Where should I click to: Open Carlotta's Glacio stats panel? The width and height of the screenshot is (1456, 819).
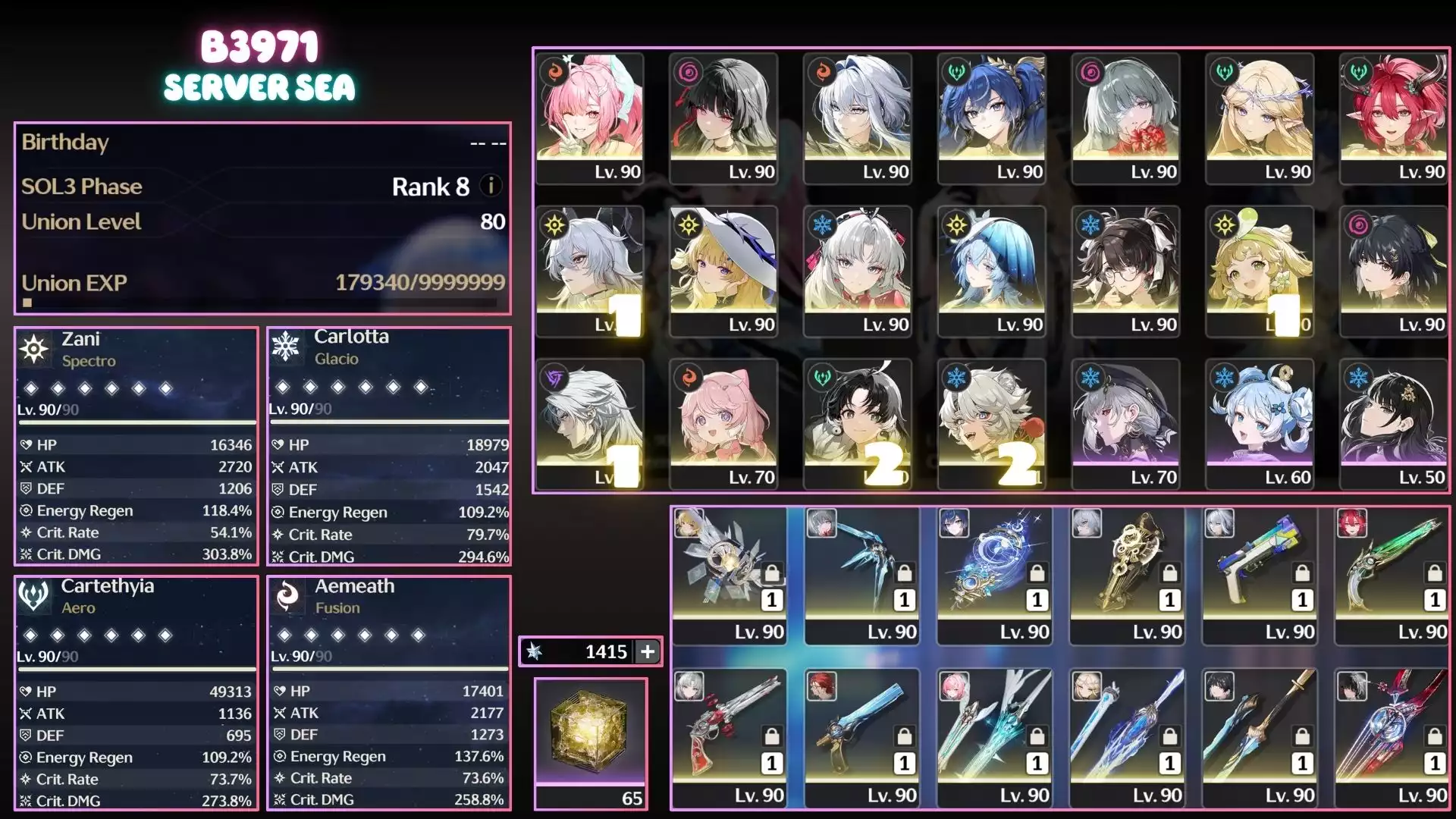pyautogui.click(x=389, y=446)
